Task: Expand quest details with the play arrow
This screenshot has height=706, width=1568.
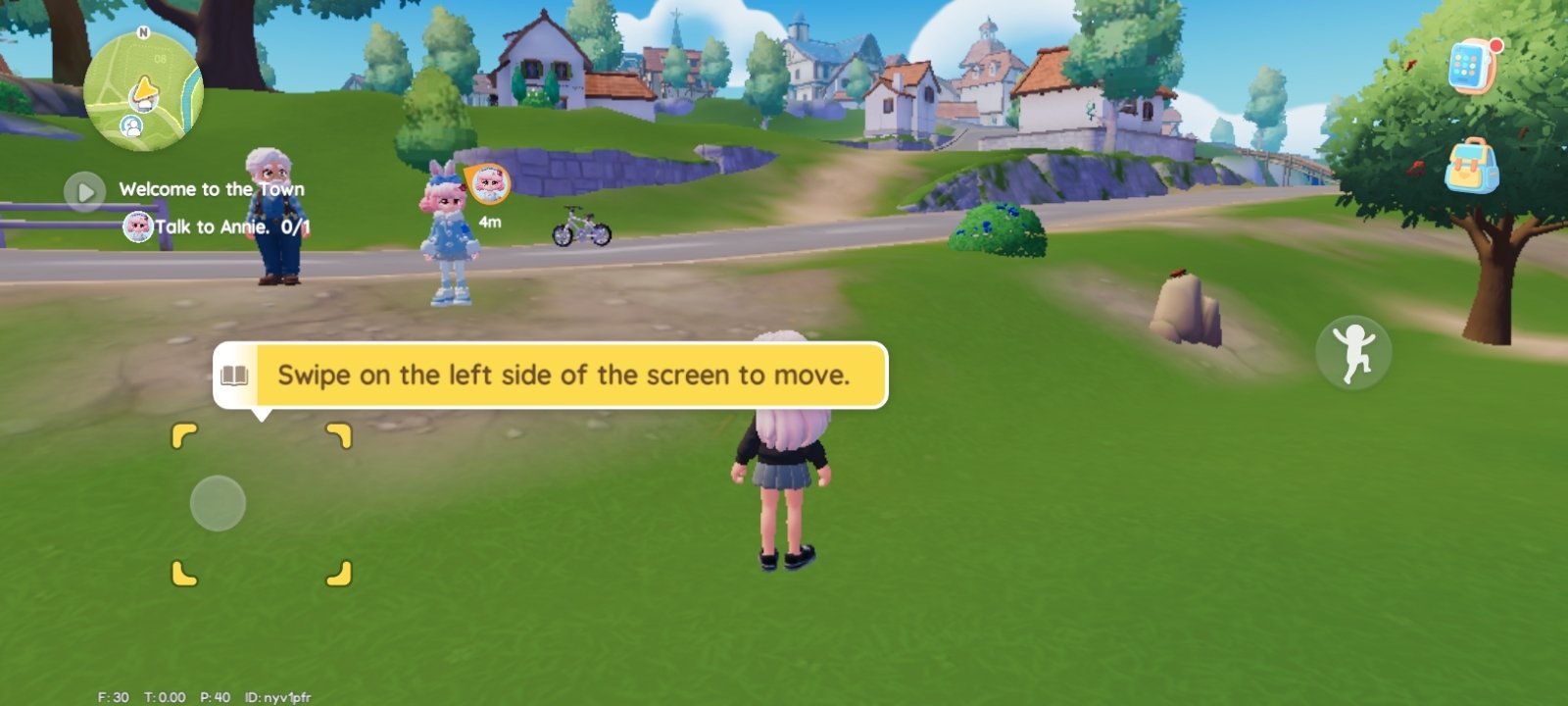Action: point(87,191)
